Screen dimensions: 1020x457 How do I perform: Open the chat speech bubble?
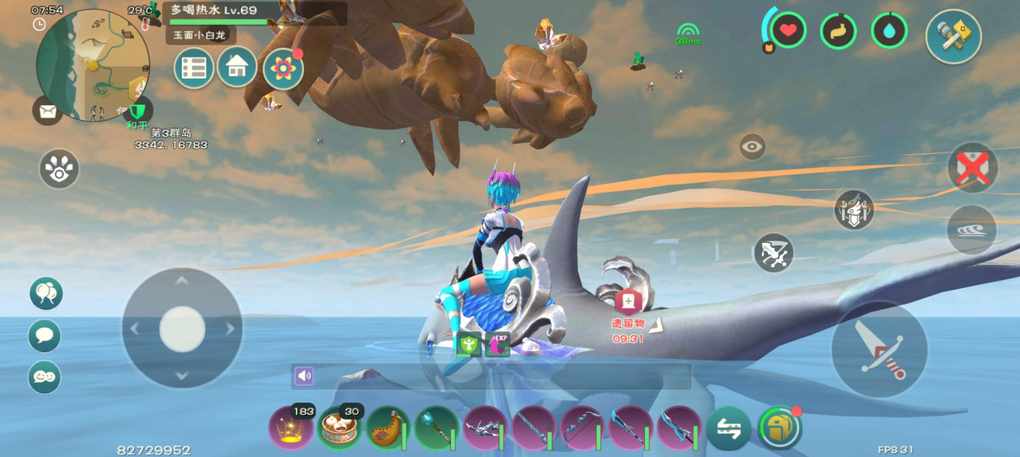coord(45,335)
